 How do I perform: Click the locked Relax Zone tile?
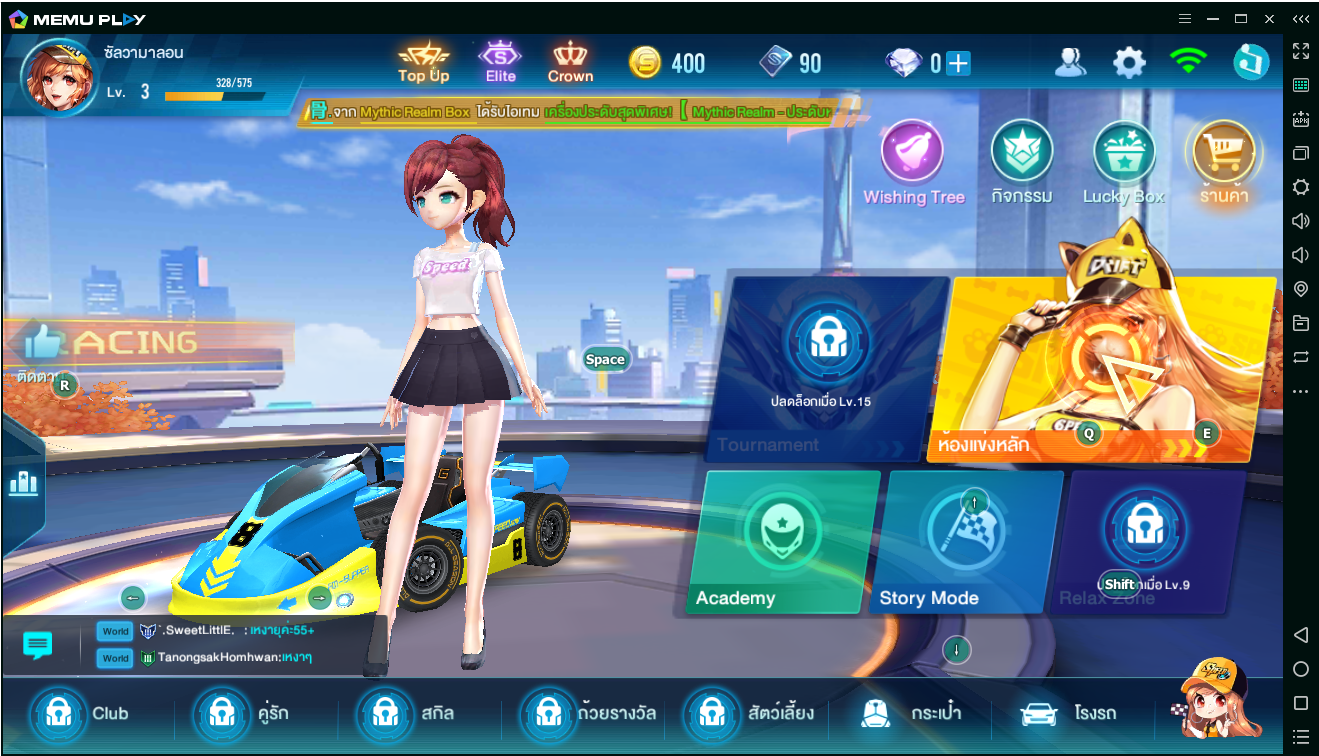(1145, 542)
